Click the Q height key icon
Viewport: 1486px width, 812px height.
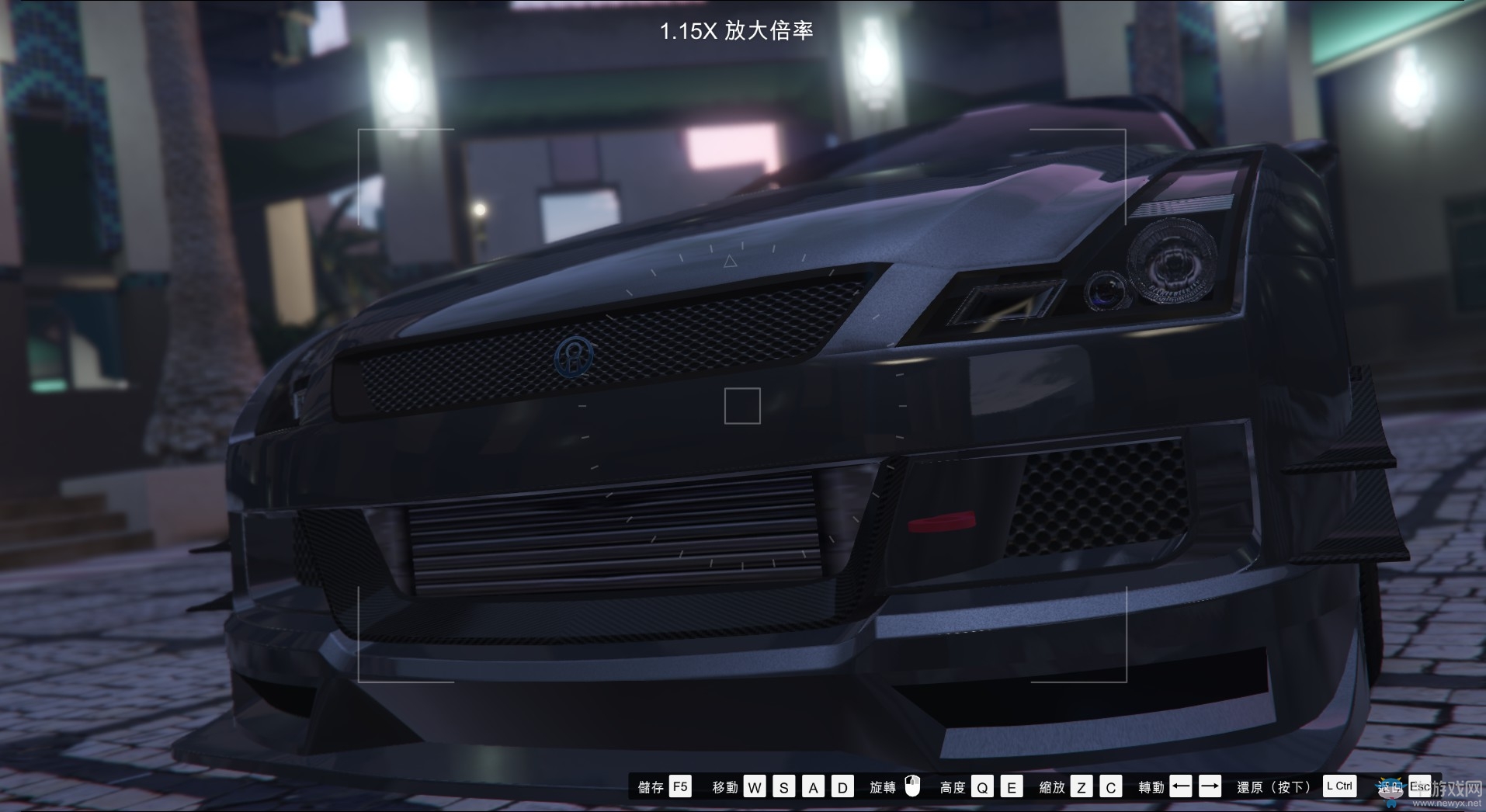coord(984,786)
